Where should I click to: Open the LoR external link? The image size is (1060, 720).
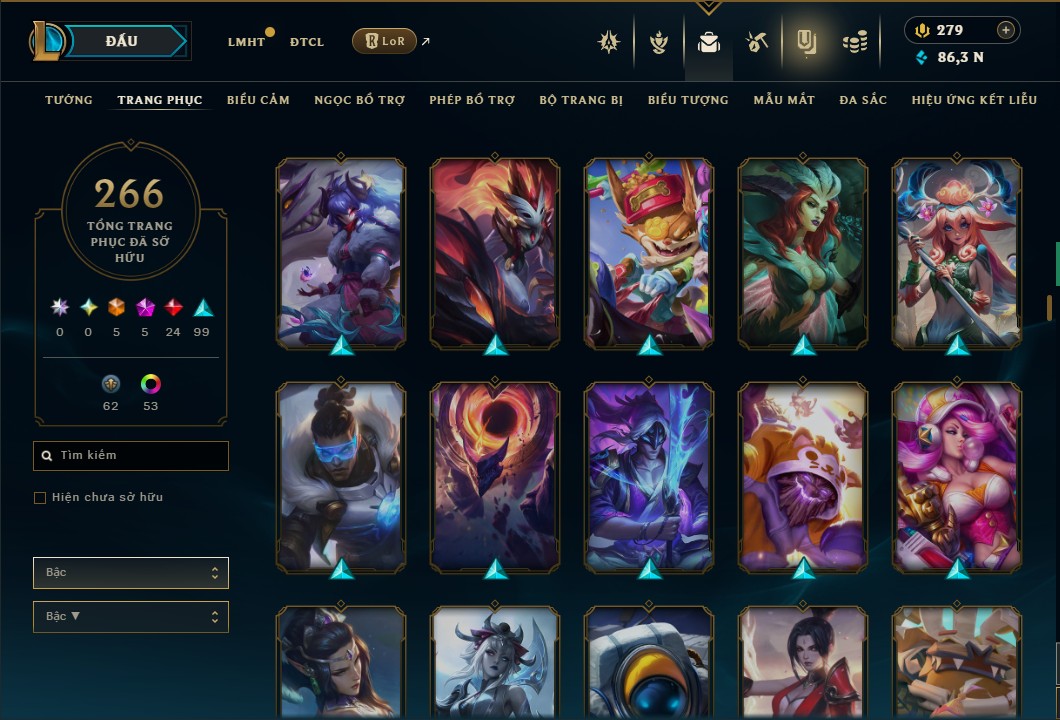click(385, 41)
